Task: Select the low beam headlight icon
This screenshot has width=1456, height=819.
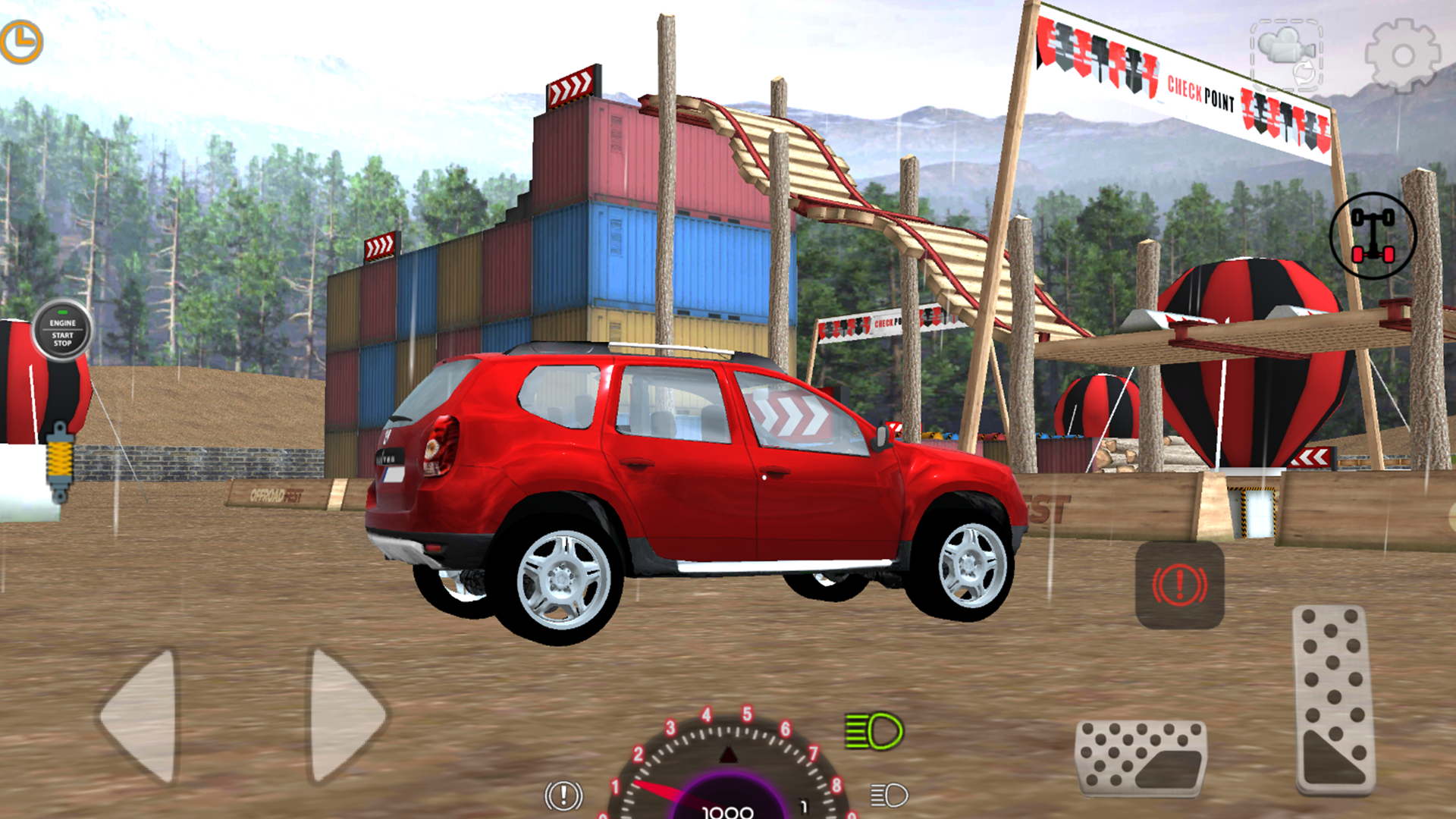Action: coord(887,796)
